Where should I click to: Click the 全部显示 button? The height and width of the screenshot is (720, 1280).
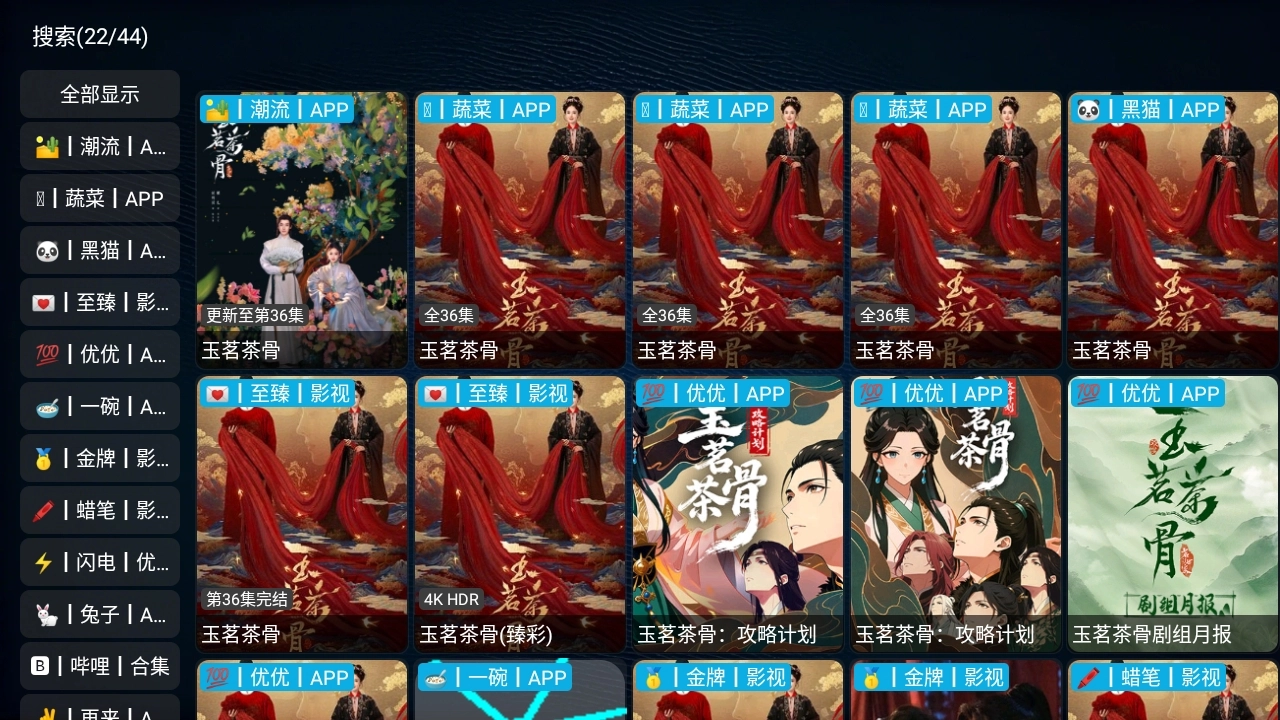pyautogui.click(x=99, y=94)
